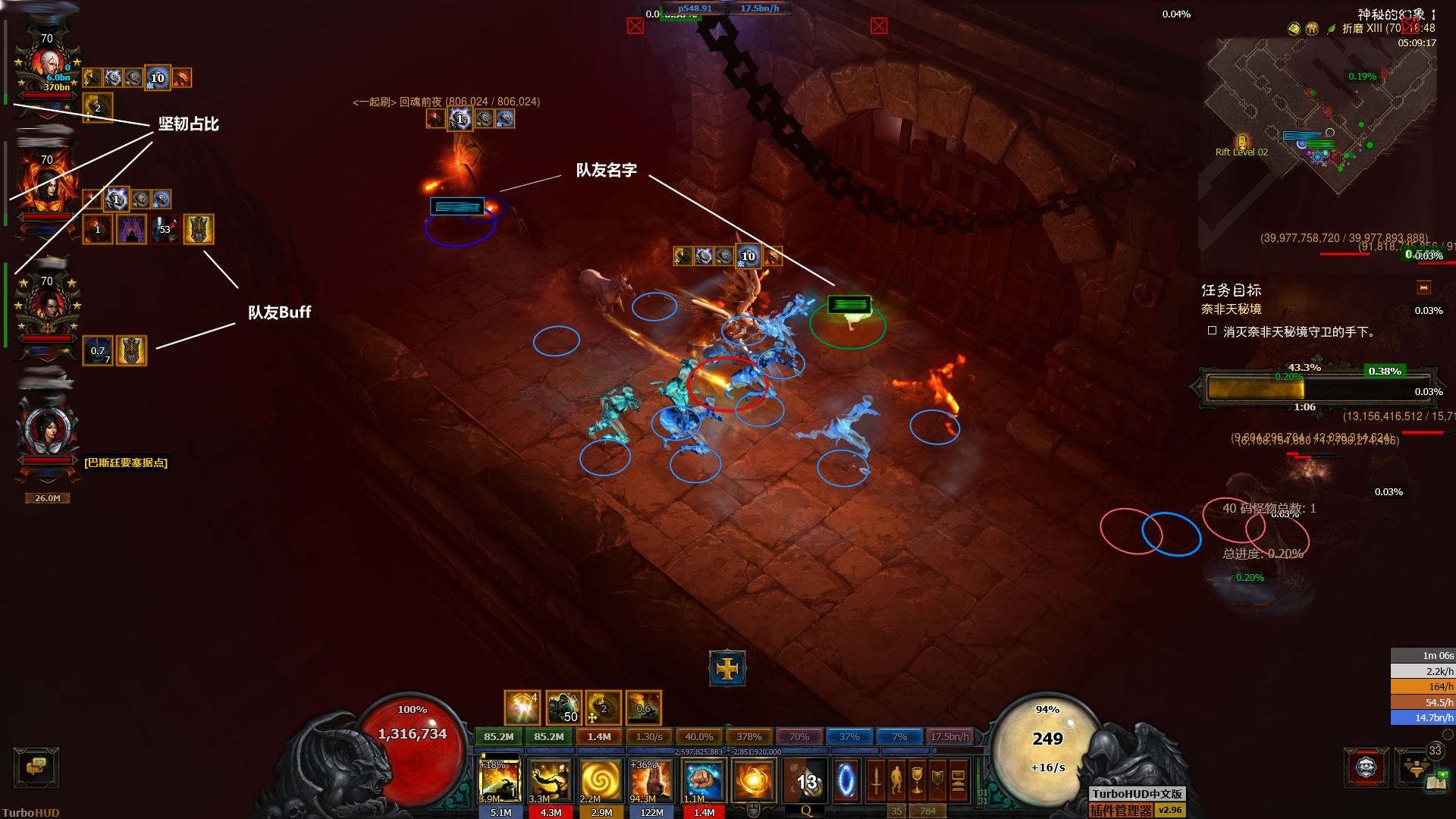Open the 插件管理器 plugin manager button

point(1121,810)
